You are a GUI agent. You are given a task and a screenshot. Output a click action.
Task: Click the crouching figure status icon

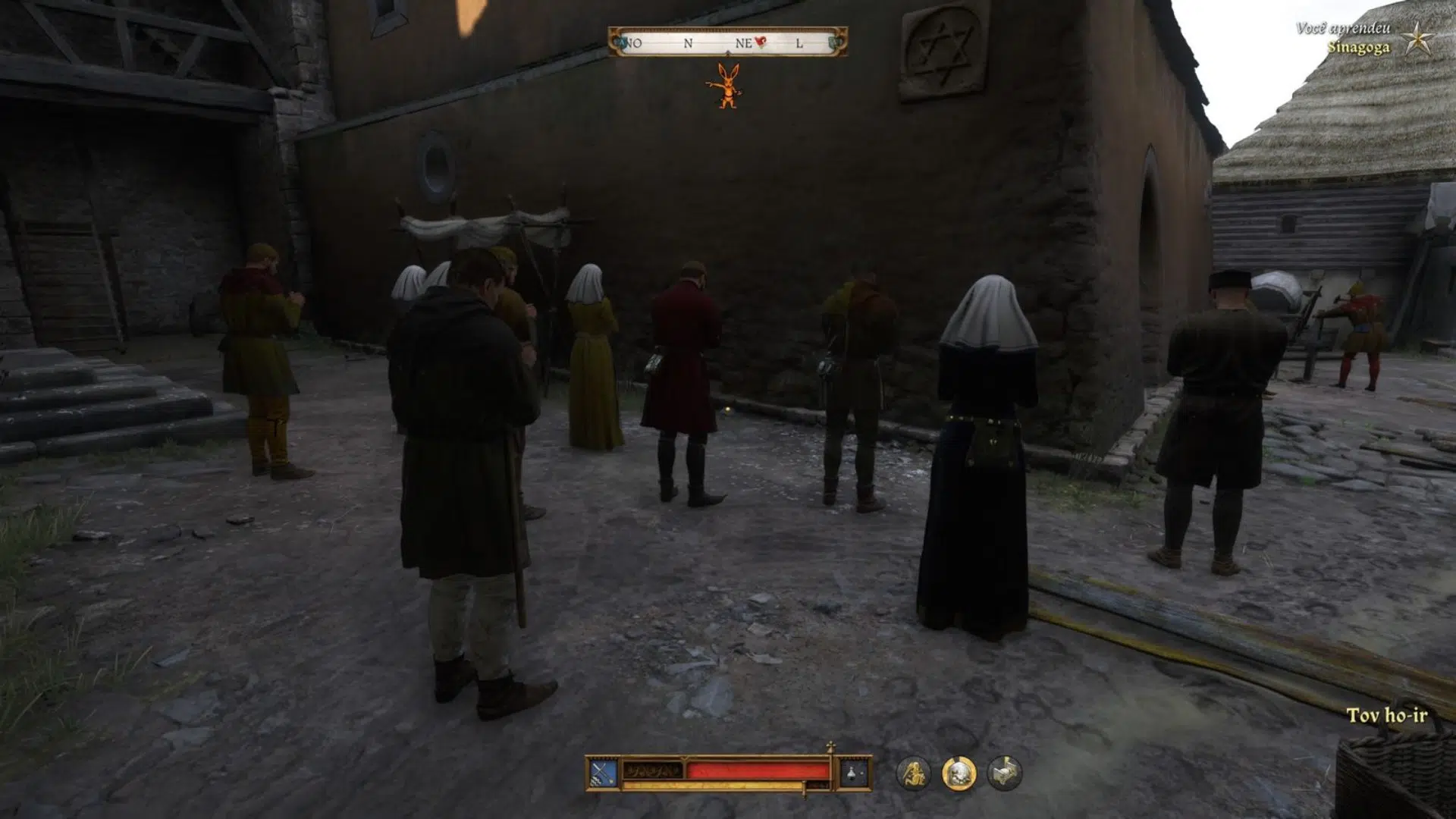(913, 773)
